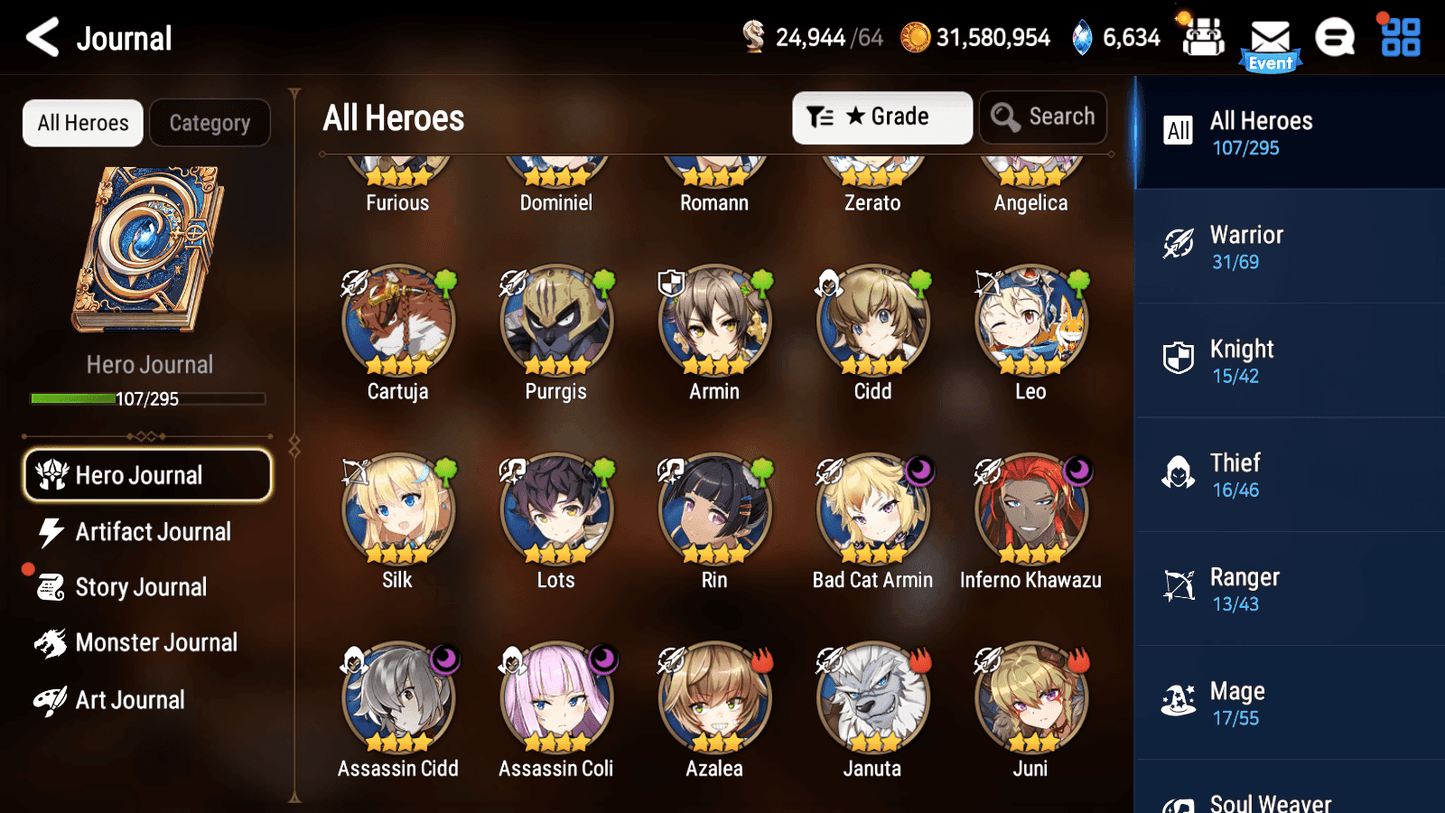This screenshot has height=813, width=1445.
Task: Switch to the All Heroes tab on the left
Action: [x=82, y=122]
